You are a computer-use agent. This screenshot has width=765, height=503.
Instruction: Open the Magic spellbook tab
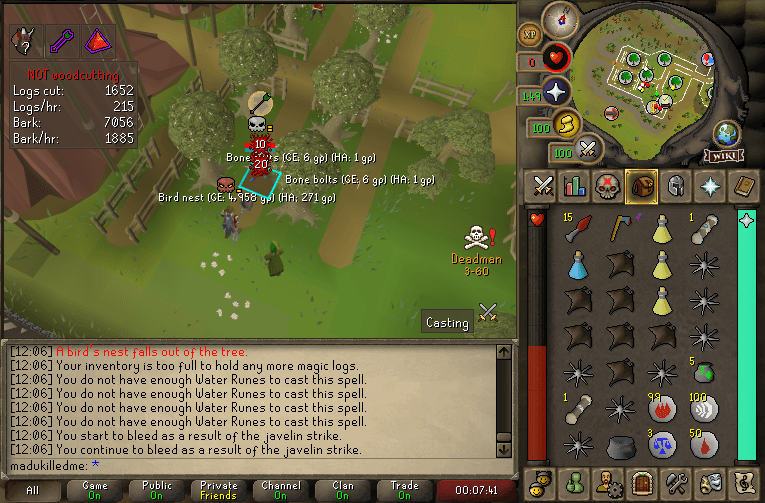[x=744, y=186]
